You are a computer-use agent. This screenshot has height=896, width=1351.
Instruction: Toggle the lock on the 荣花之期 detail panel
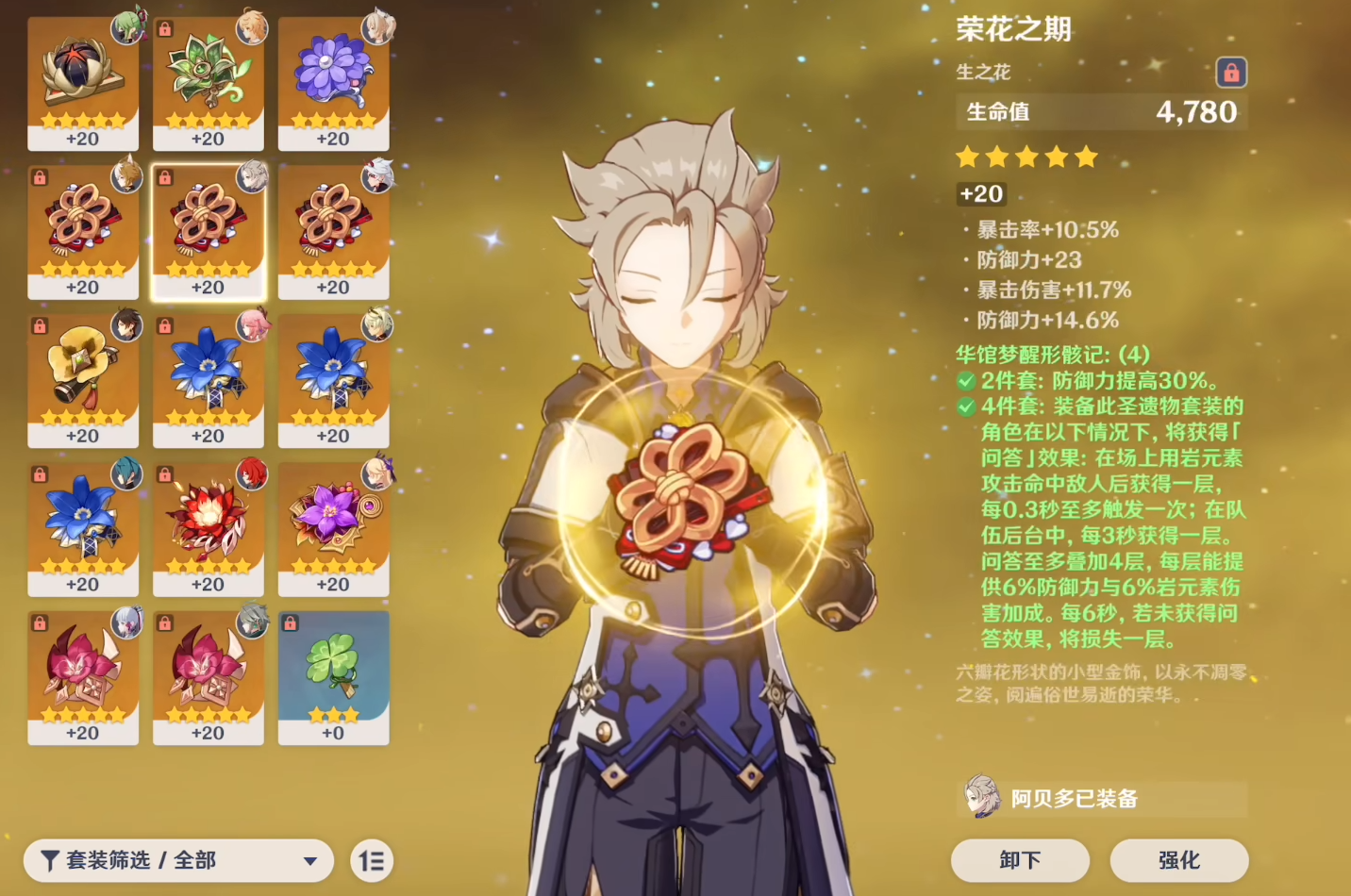point(1231,73)
